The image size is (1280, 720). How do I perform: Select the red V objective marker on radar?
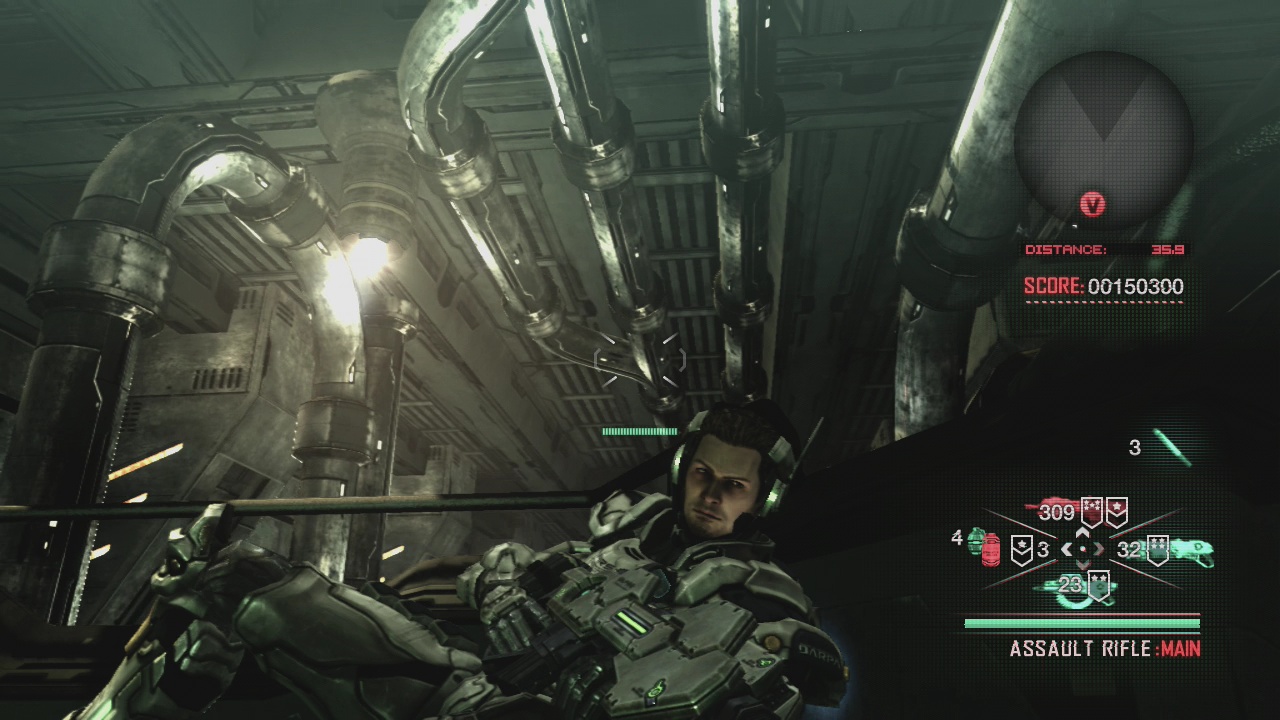pos(1093,205)
